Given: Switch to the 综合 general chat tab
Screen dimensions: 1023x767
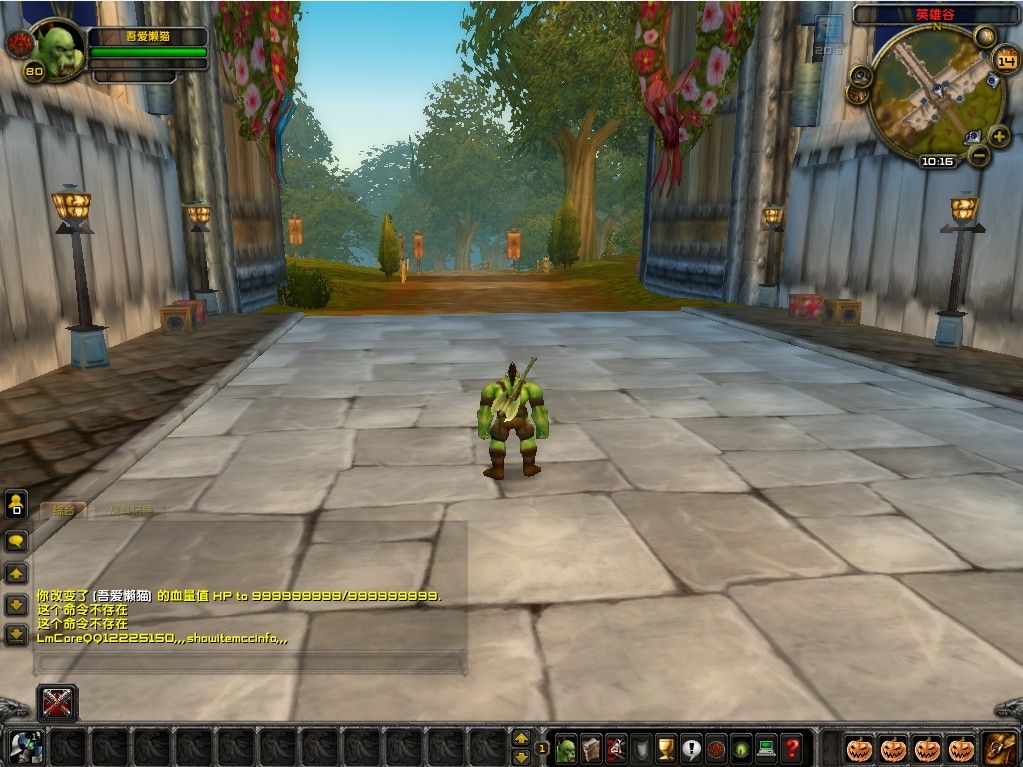Looking at the screenshot, I should (x=63, y=510).
